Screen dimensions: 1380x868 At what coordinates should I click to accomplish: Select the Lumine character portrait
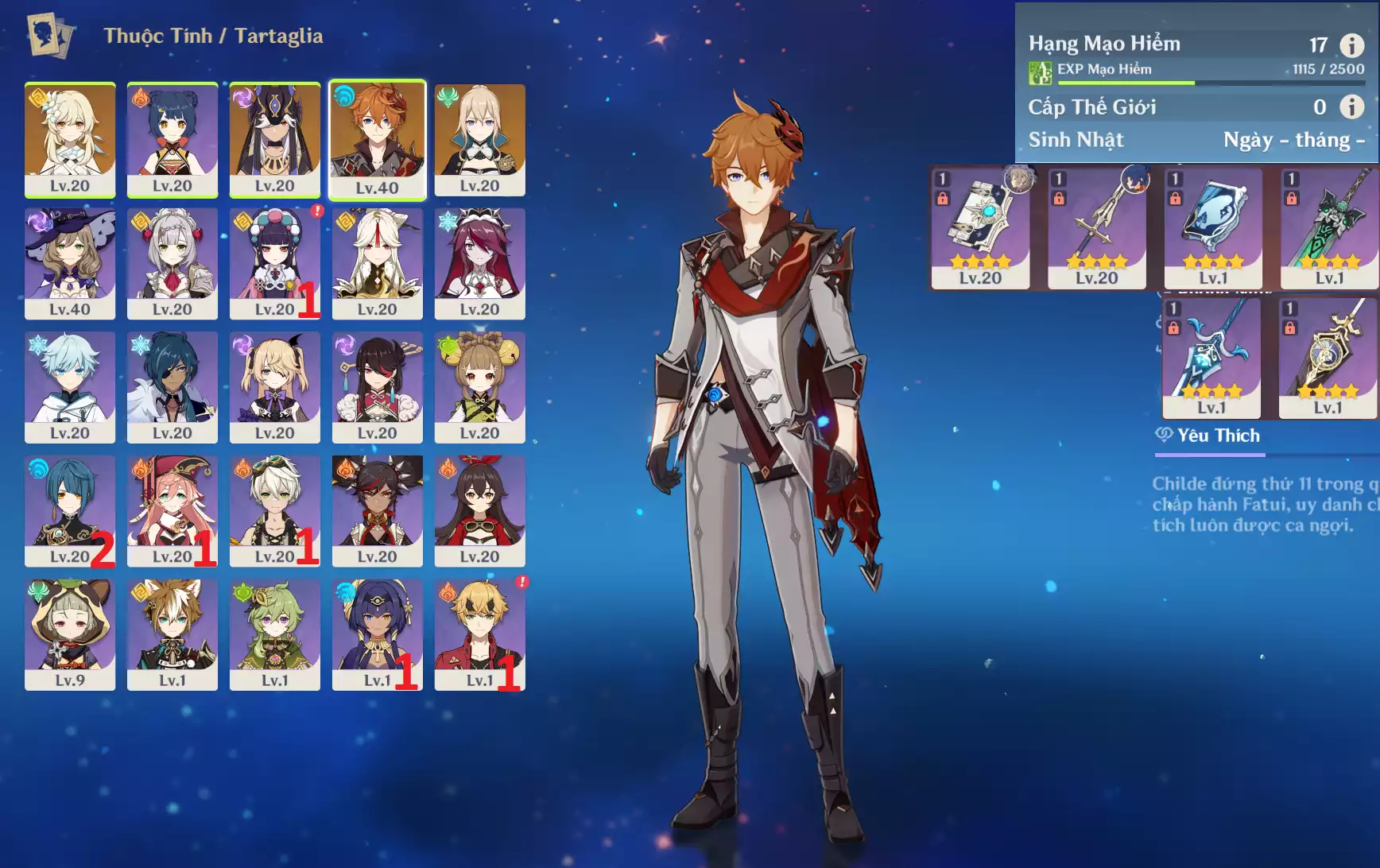tap(70, 139)
